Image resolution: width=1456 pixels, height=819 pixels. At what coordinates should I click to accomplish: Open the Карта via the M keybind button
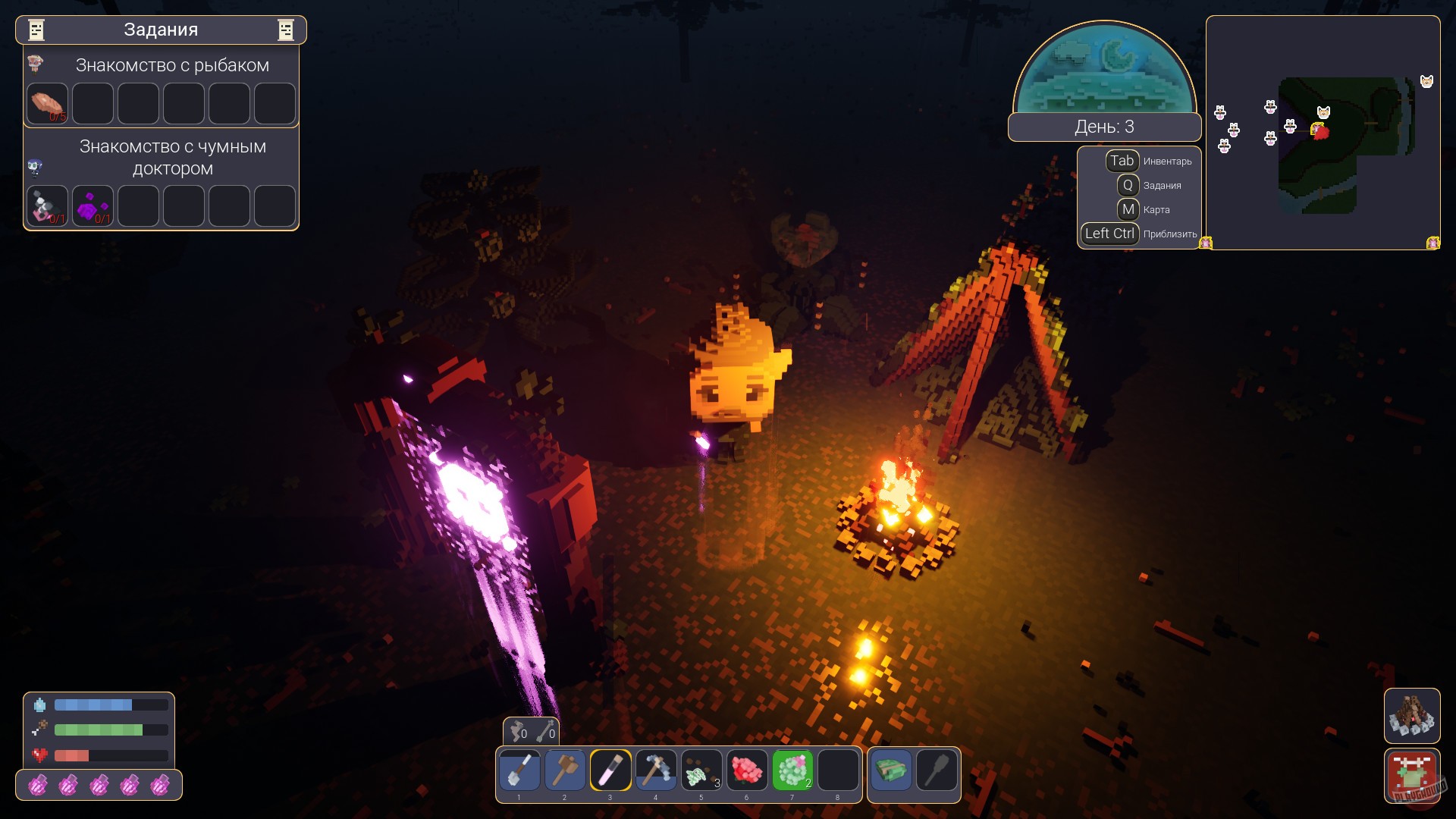pyautogui.click(x=1129, y=209)
